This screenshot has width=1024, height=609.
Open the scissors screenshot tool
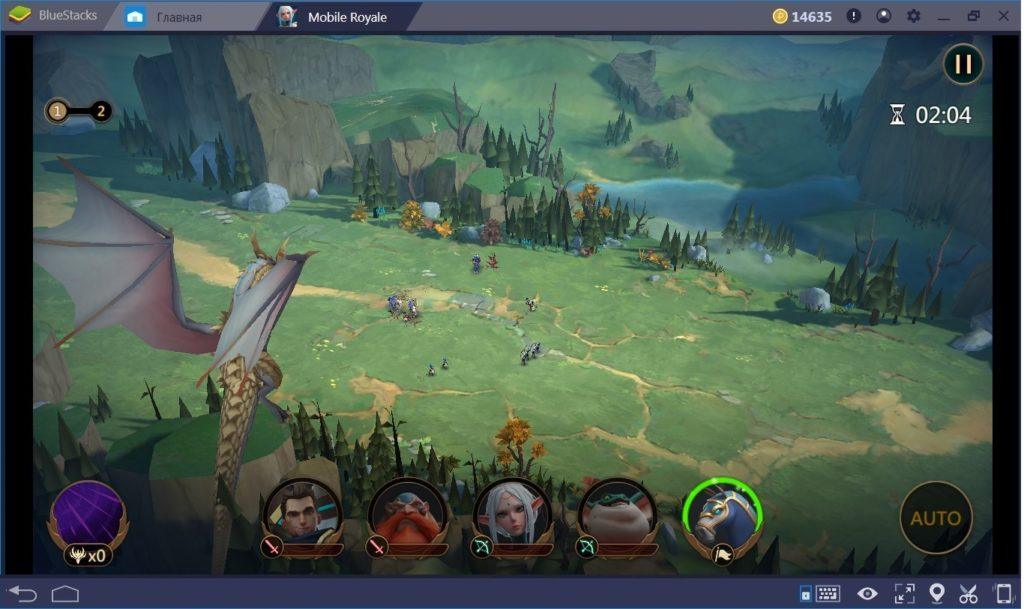[967, 593]
